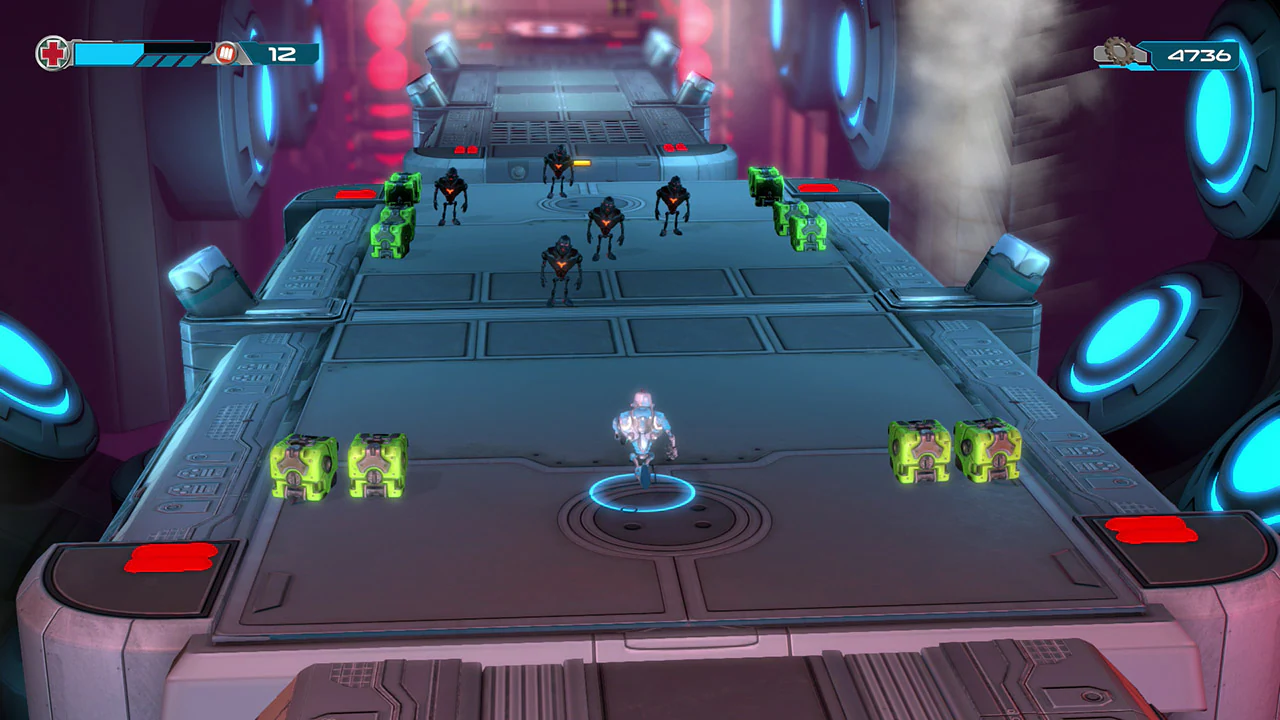Click the red health cross icon
The height and width of the screenshot is (720, 1280).
click(52, 53)
